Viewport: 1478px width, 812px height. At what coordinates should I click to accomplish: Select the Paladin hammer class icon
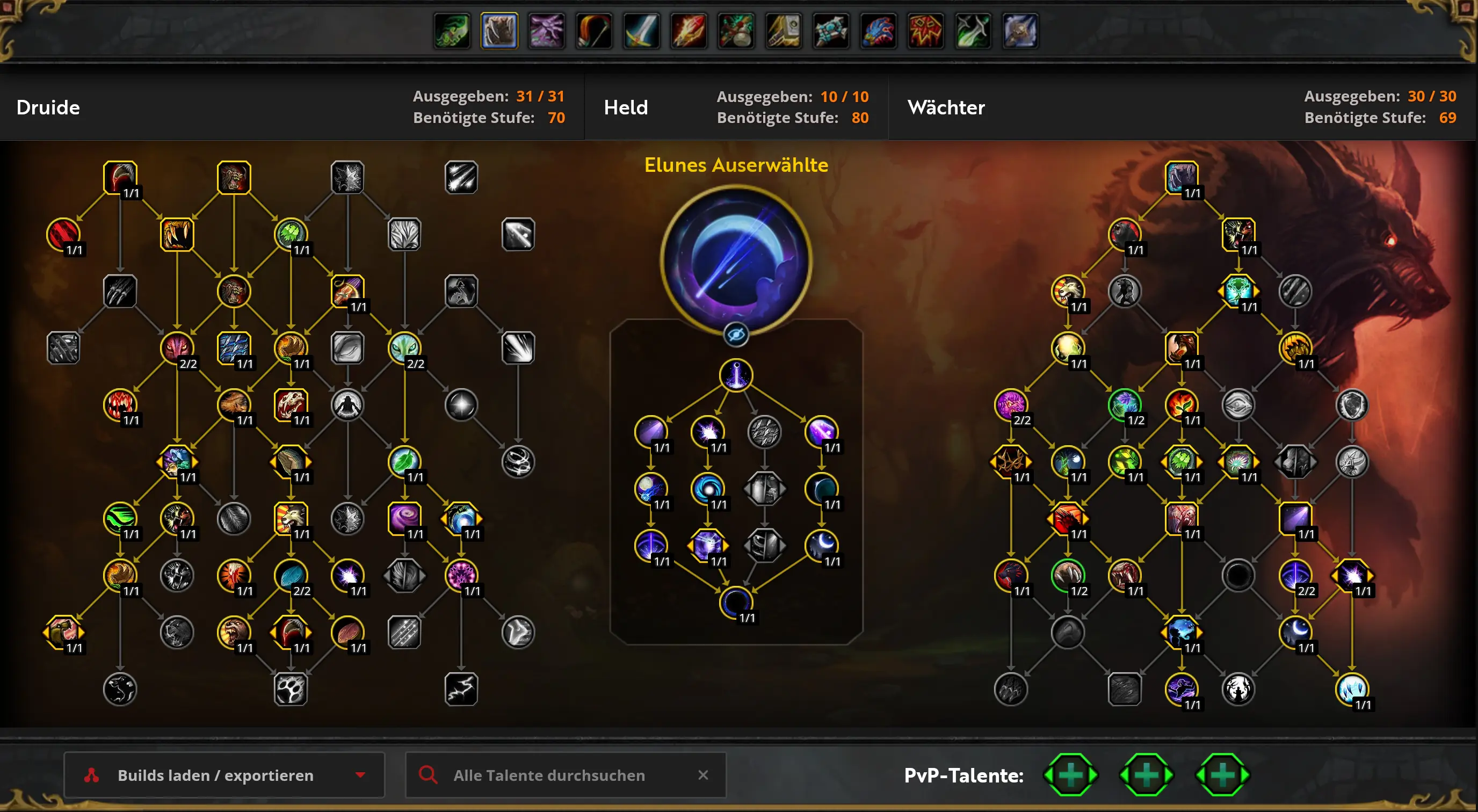point(783,31)
